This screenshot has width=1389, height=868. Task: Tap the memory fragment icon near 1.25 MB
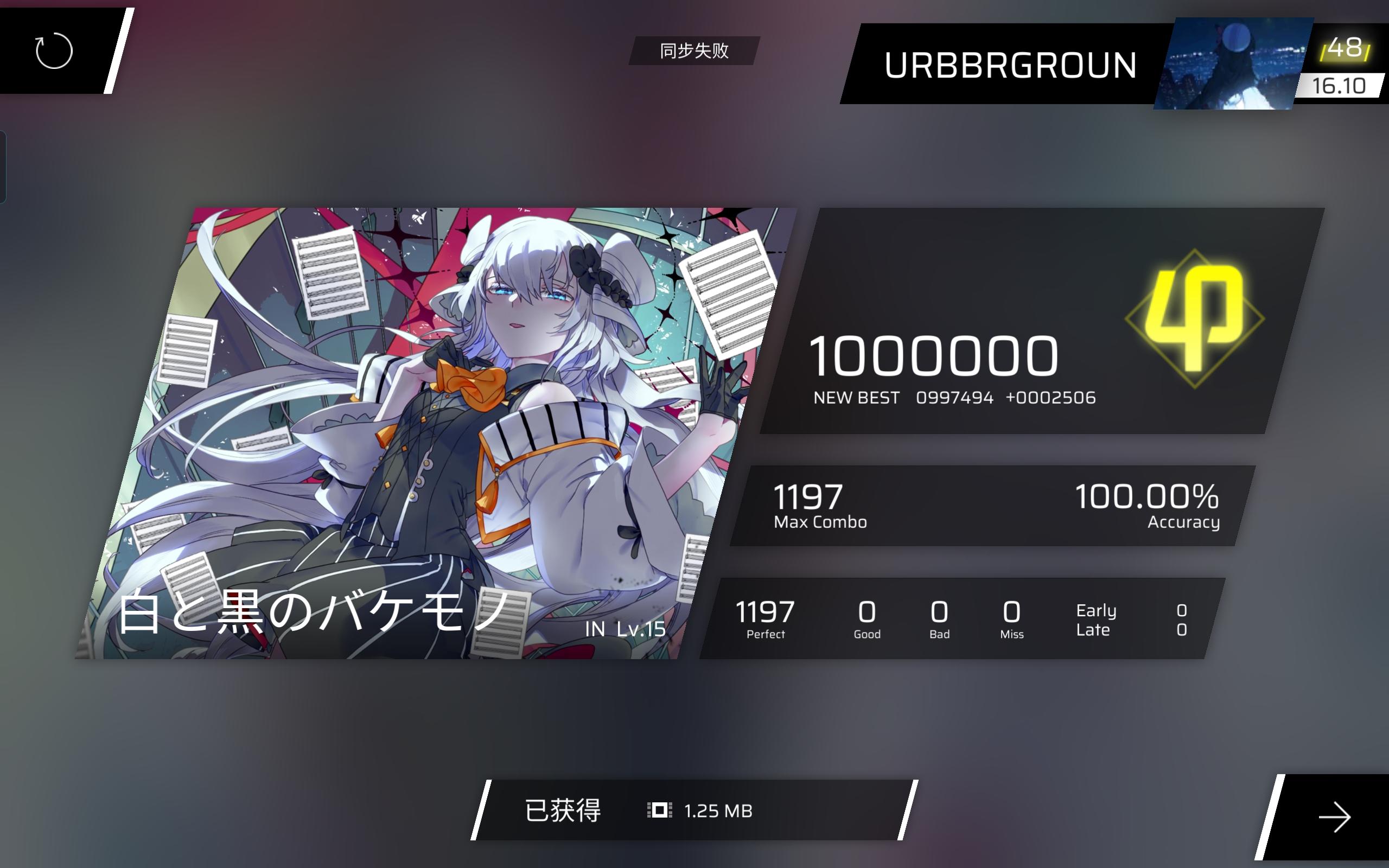tap(661, 811)
